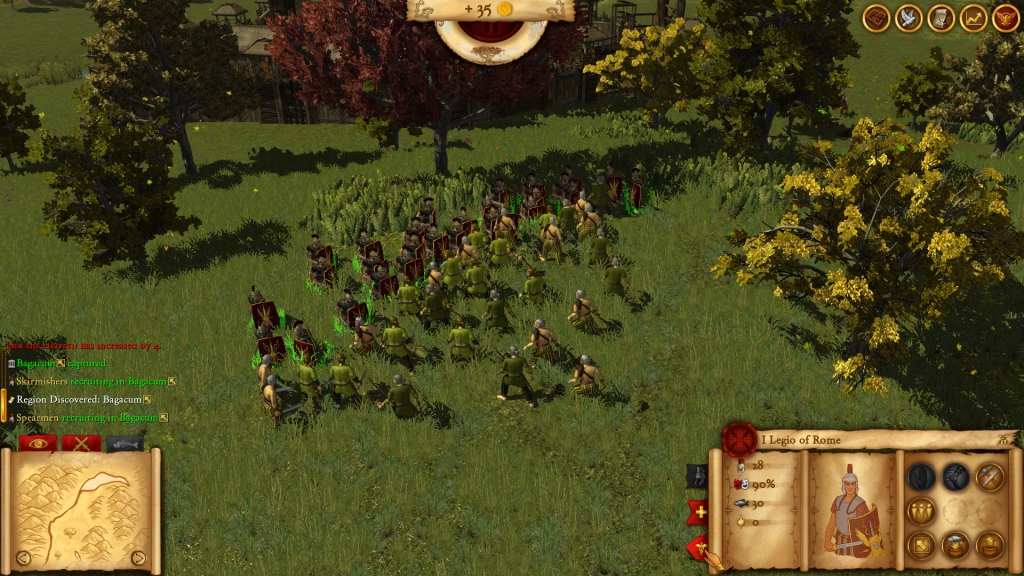Select the black helmet side tab

coord(696,477)
